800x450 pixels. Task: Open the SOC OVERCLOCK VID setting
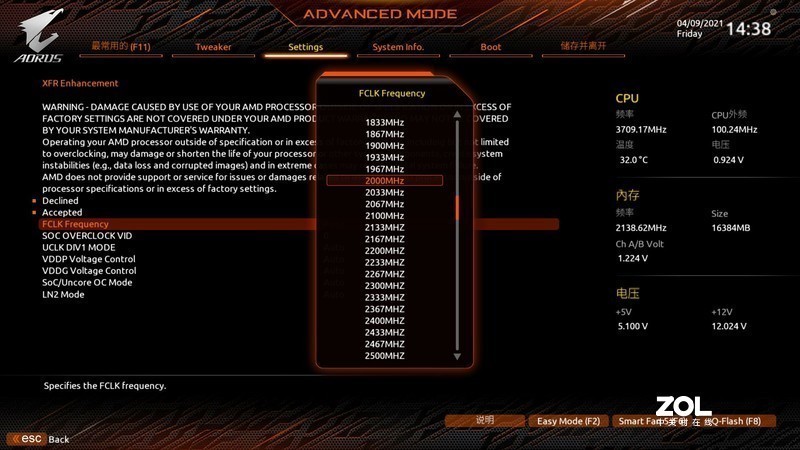pyautogui.click(x=87, y=236)
